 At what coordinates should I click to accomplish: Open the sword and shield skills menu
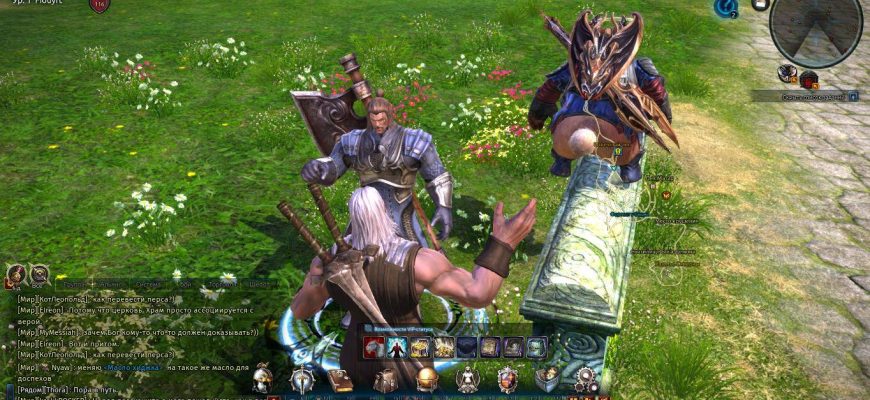301,379
